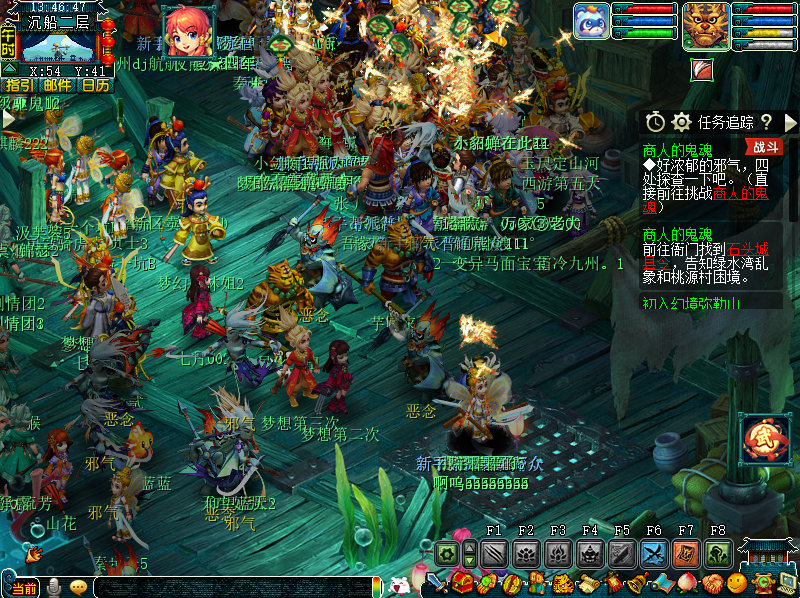Open the 邮件 mail button
Viewport: 800px width, 598px height.
(57, 86)
